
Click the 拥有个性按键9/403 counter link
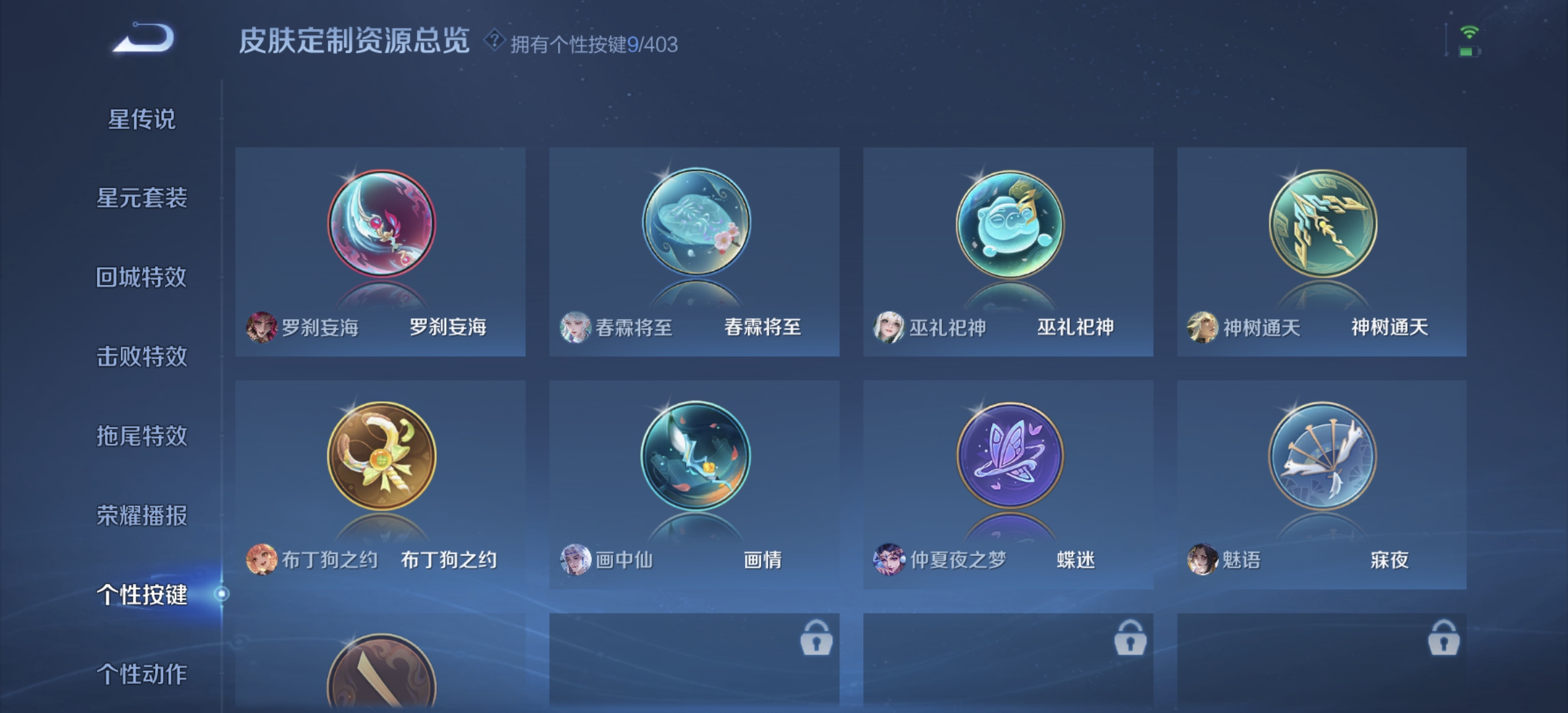593,43
